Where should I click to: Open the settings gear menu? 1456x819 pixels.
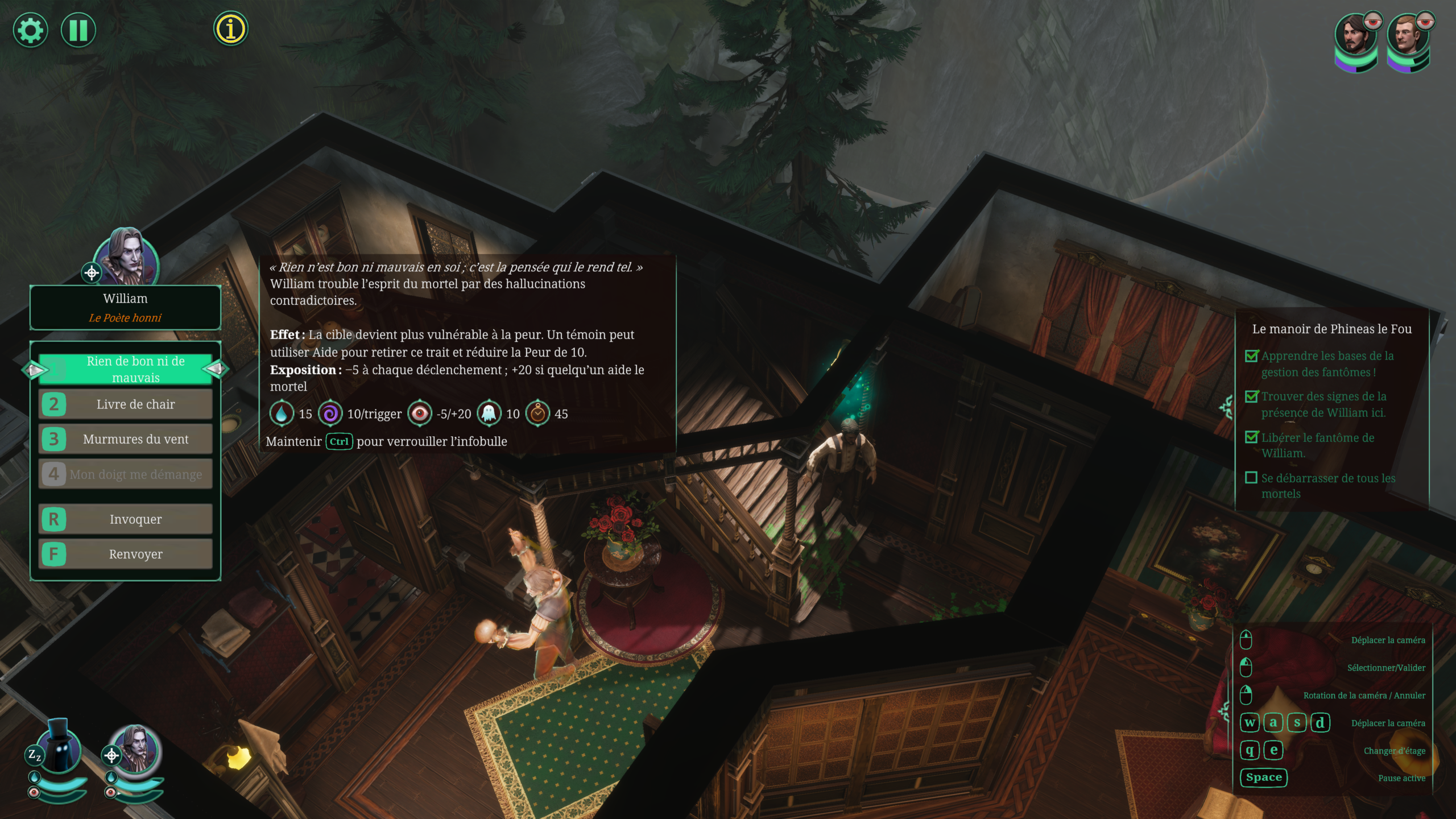click(x=30, y=30)
